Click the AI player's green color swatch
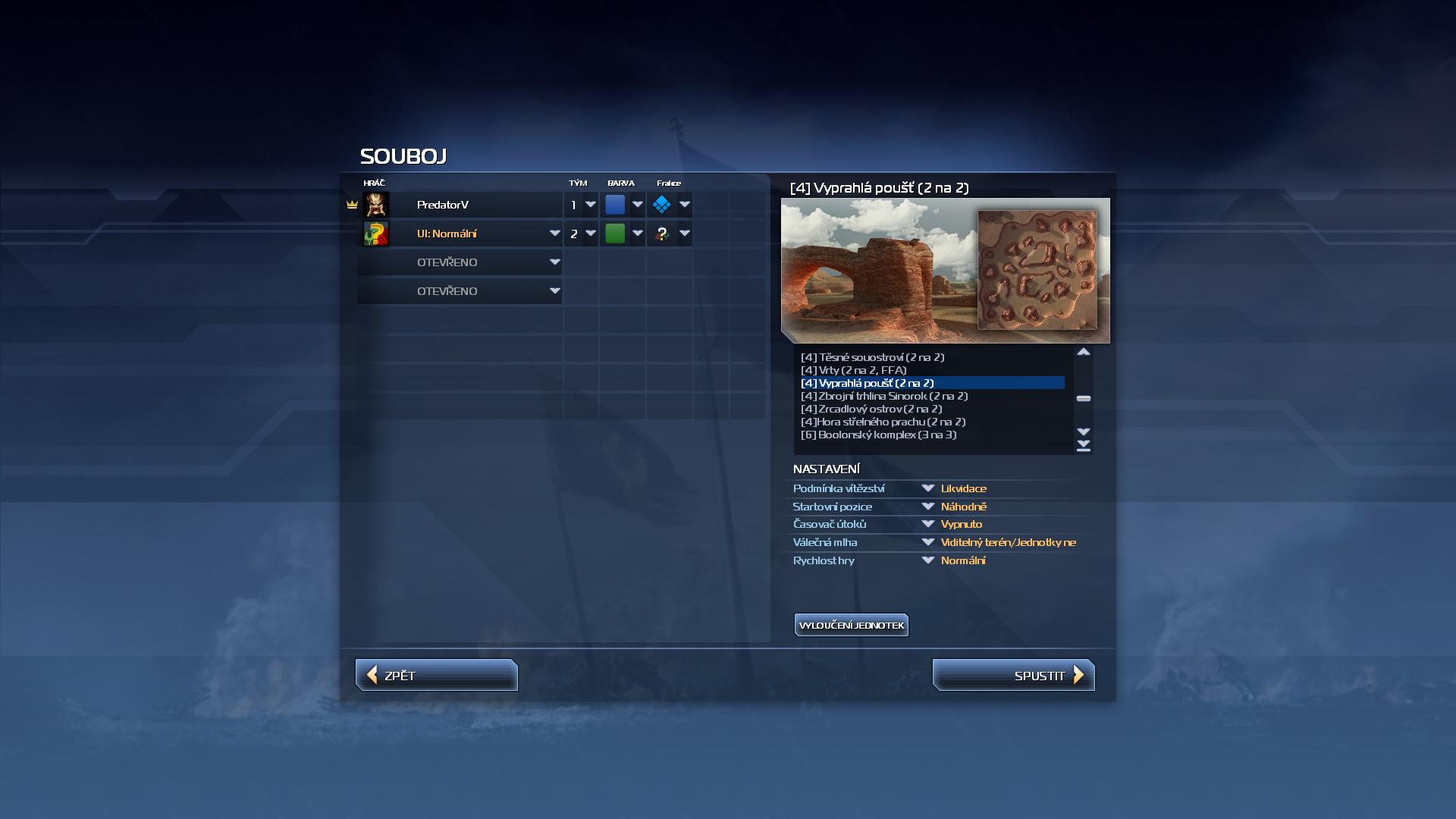The image size is (1456, 819). 615,234
